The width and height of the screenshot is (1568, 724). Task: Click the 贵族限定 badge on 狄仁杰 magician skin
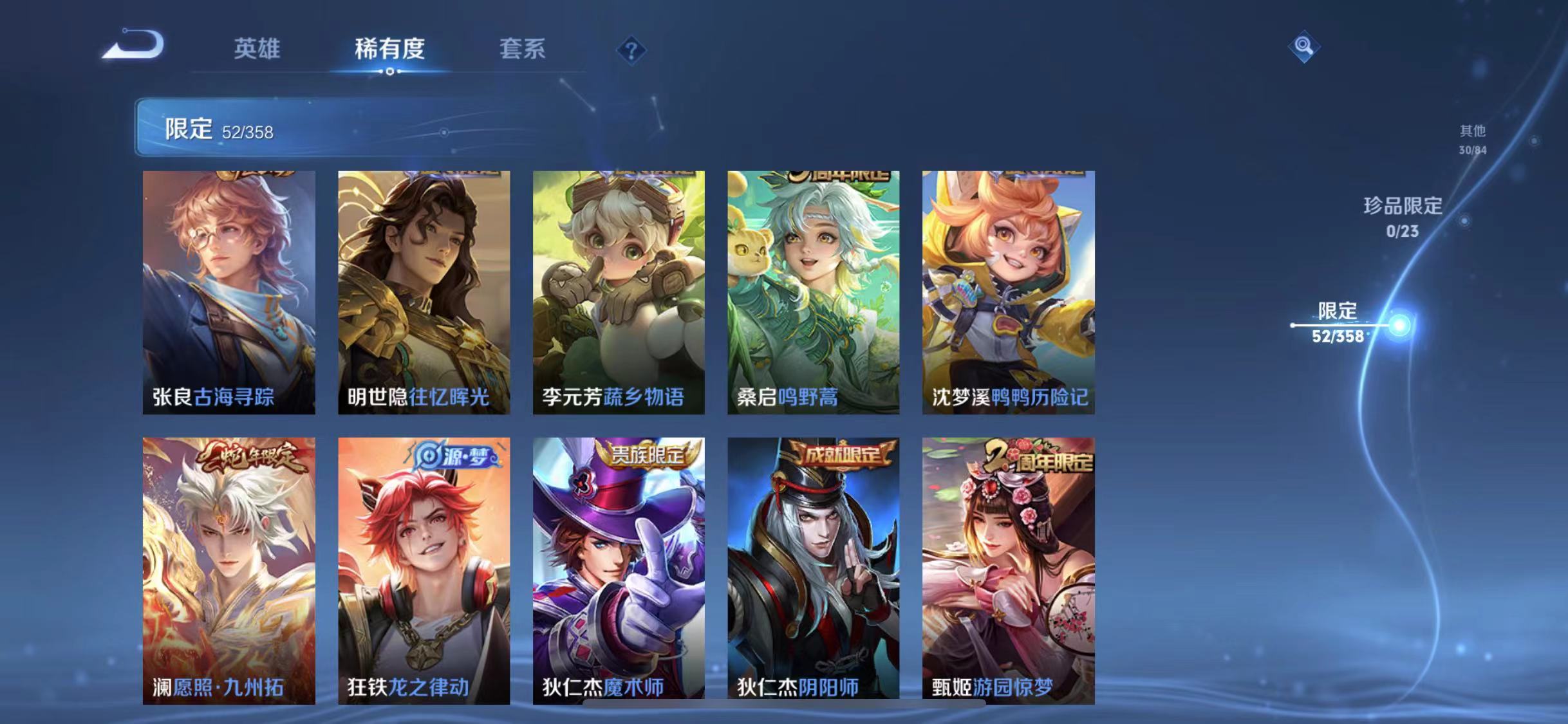click(x=649, y=454)
